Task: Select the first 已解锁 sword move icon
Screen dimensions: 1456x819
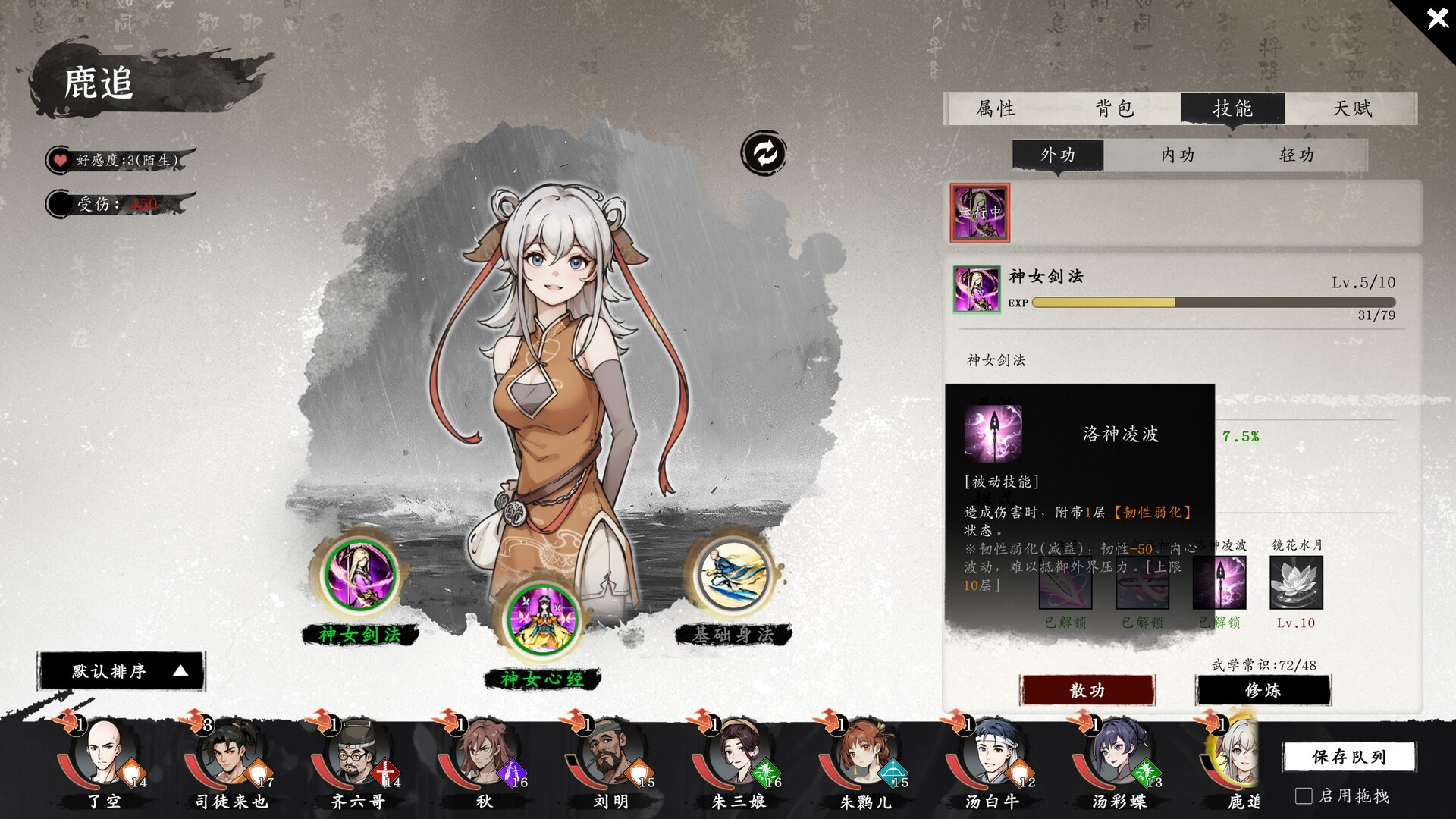Action: [1065, 582]
